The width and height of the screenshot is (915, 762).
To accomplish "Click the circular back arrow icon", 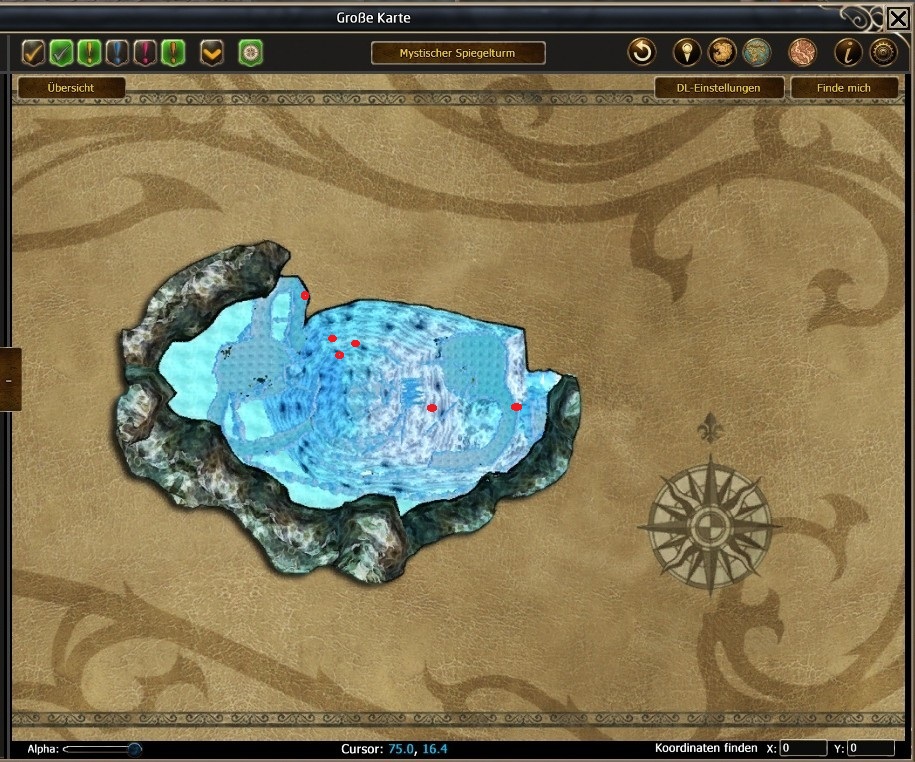I will coord(641,52).
